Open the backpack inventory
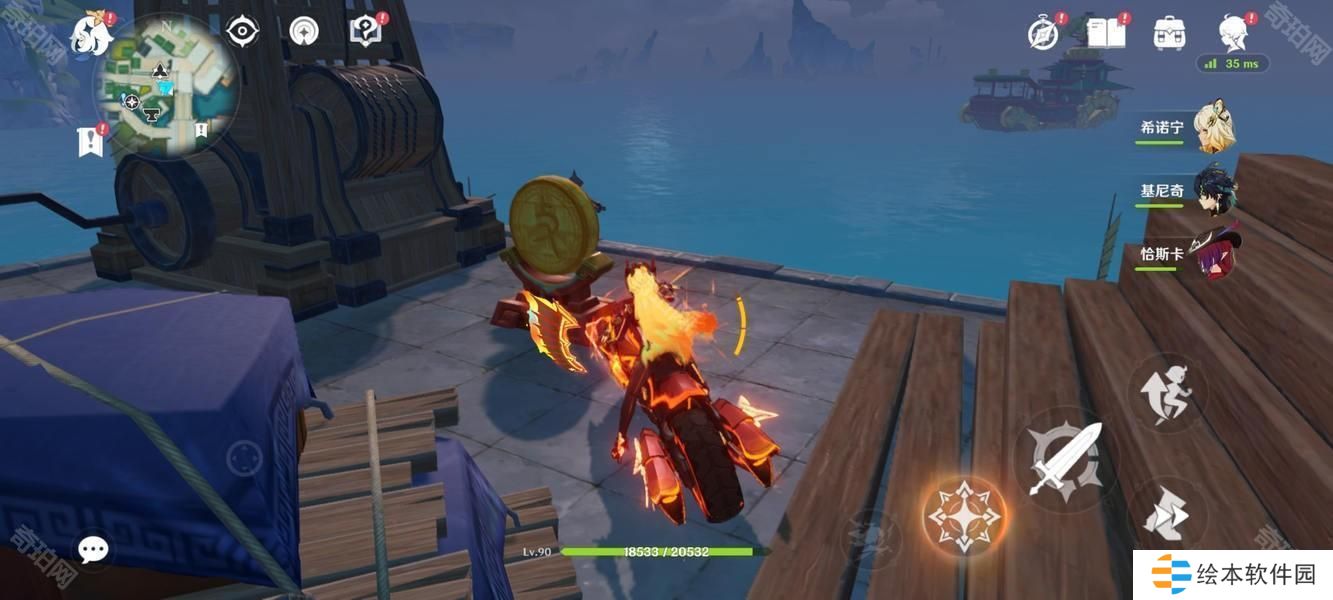This screenshot has height=600, width=1333. [x=1169, y=33]
